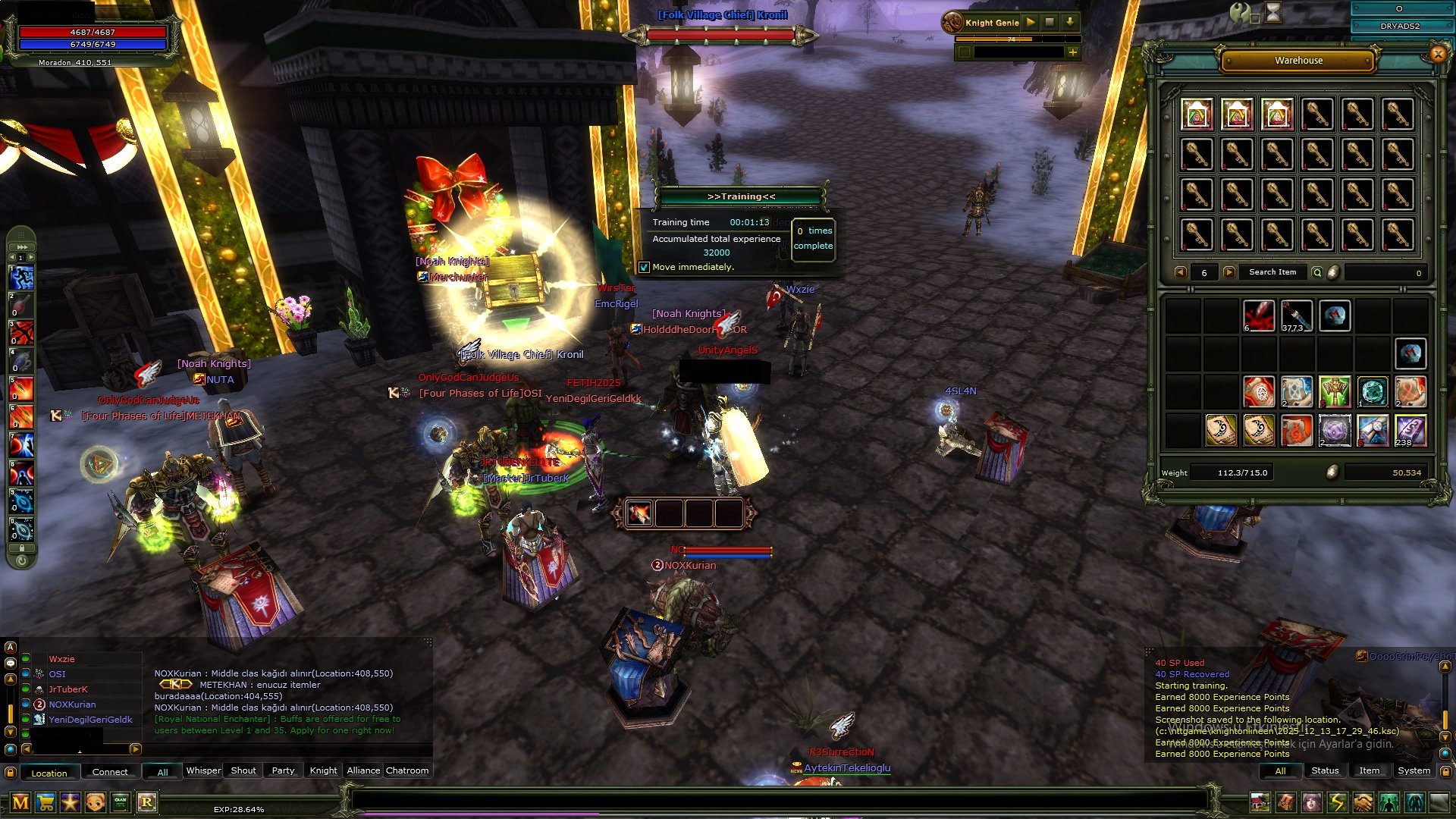Image resolution: width=1456 pixels, height=819 pixels.
Task: Switch to the System log tab
Action: click(1414, 770)
